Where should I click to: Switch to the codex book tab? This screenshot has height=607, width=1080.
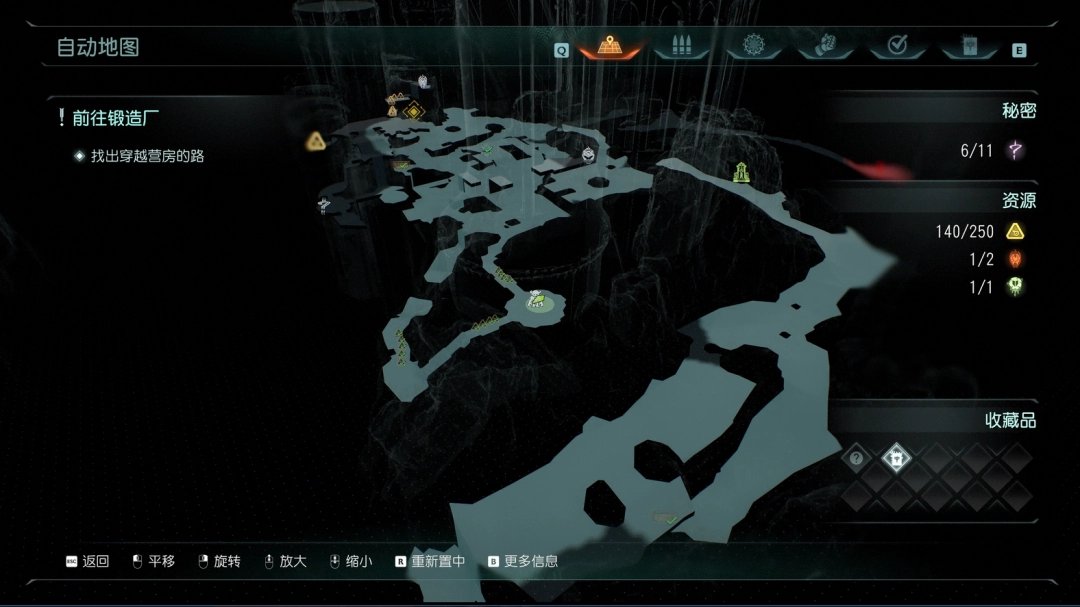click(x=969, y=46)
